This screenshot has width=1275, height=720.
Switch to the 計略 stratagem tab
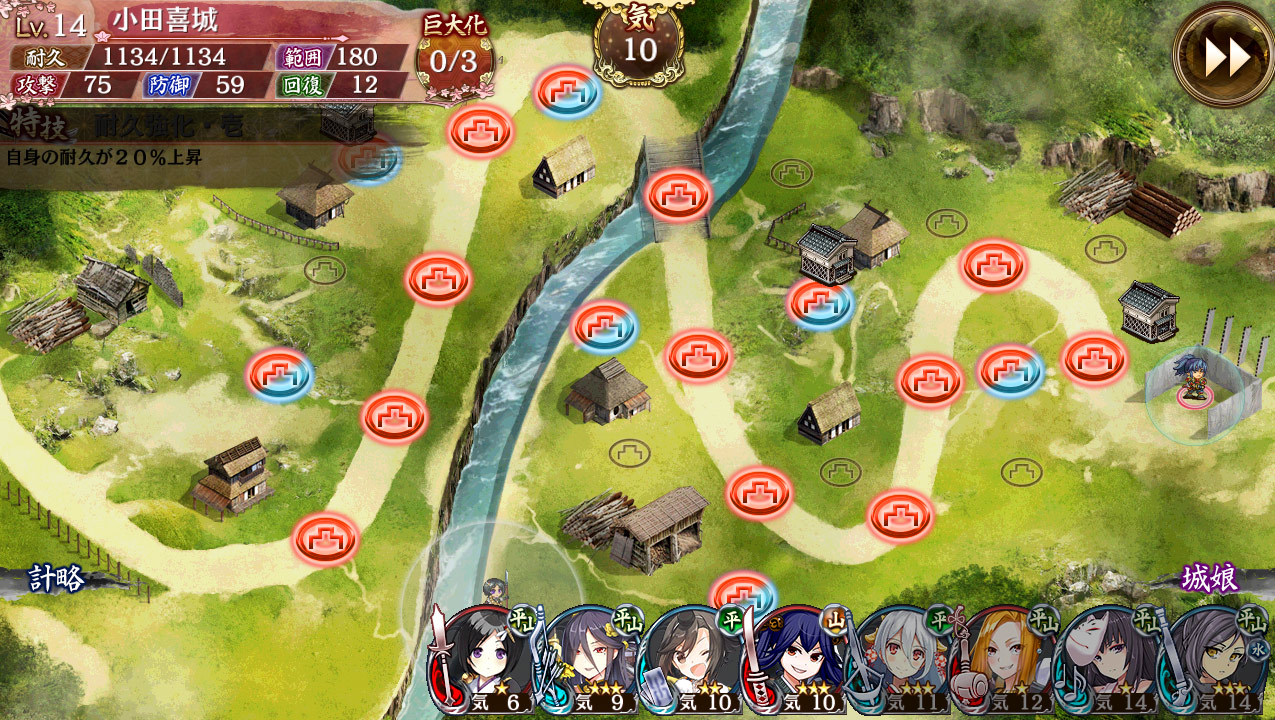click(56, 579)
